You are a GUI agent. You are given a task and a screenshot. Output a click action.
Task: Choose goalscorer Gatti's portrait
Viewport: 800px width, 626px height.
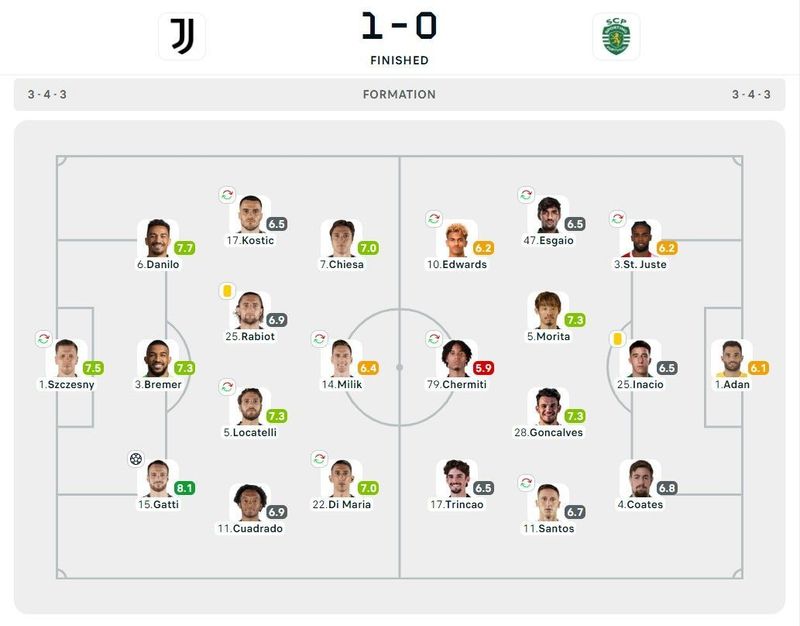tap(157, 478)
